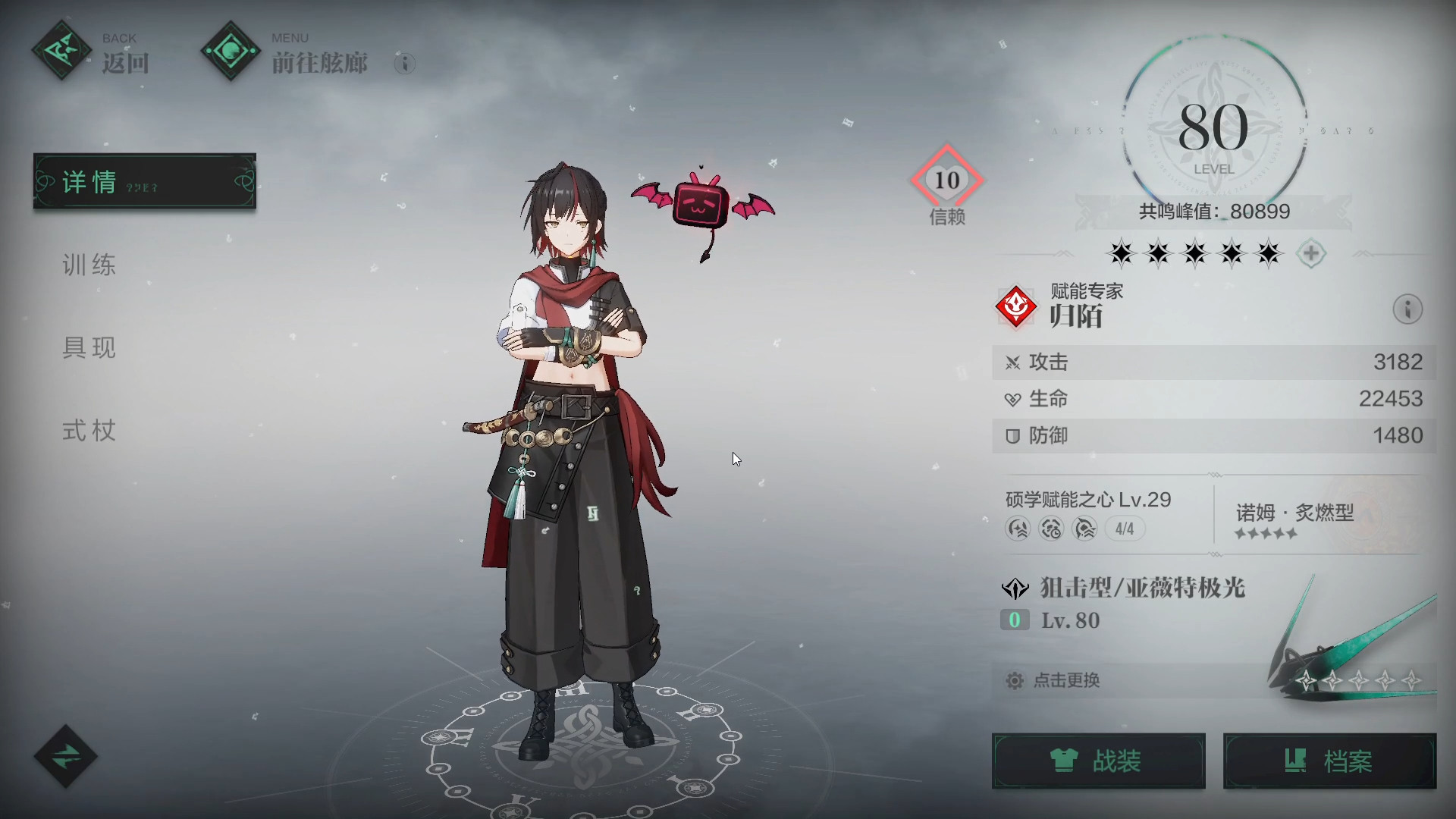Click the swap character arrows button

[x=66, y=756]
